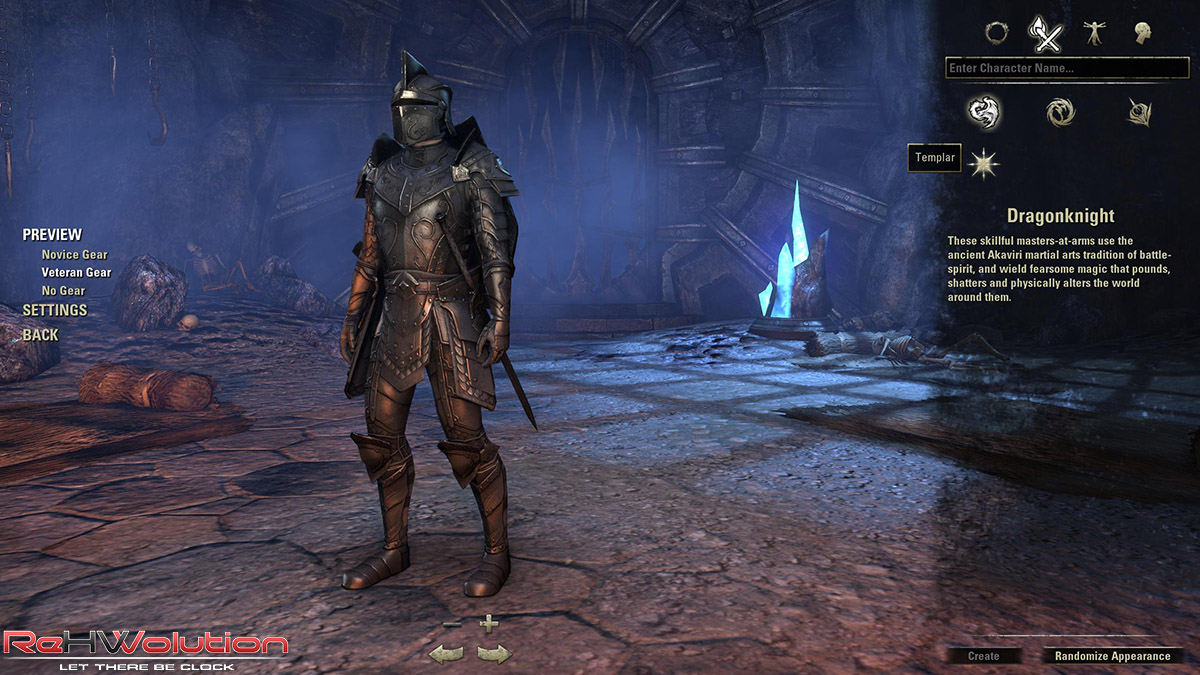Click the Enter Character Name field
The image size is (1200, 675).
click(1067, 68)
